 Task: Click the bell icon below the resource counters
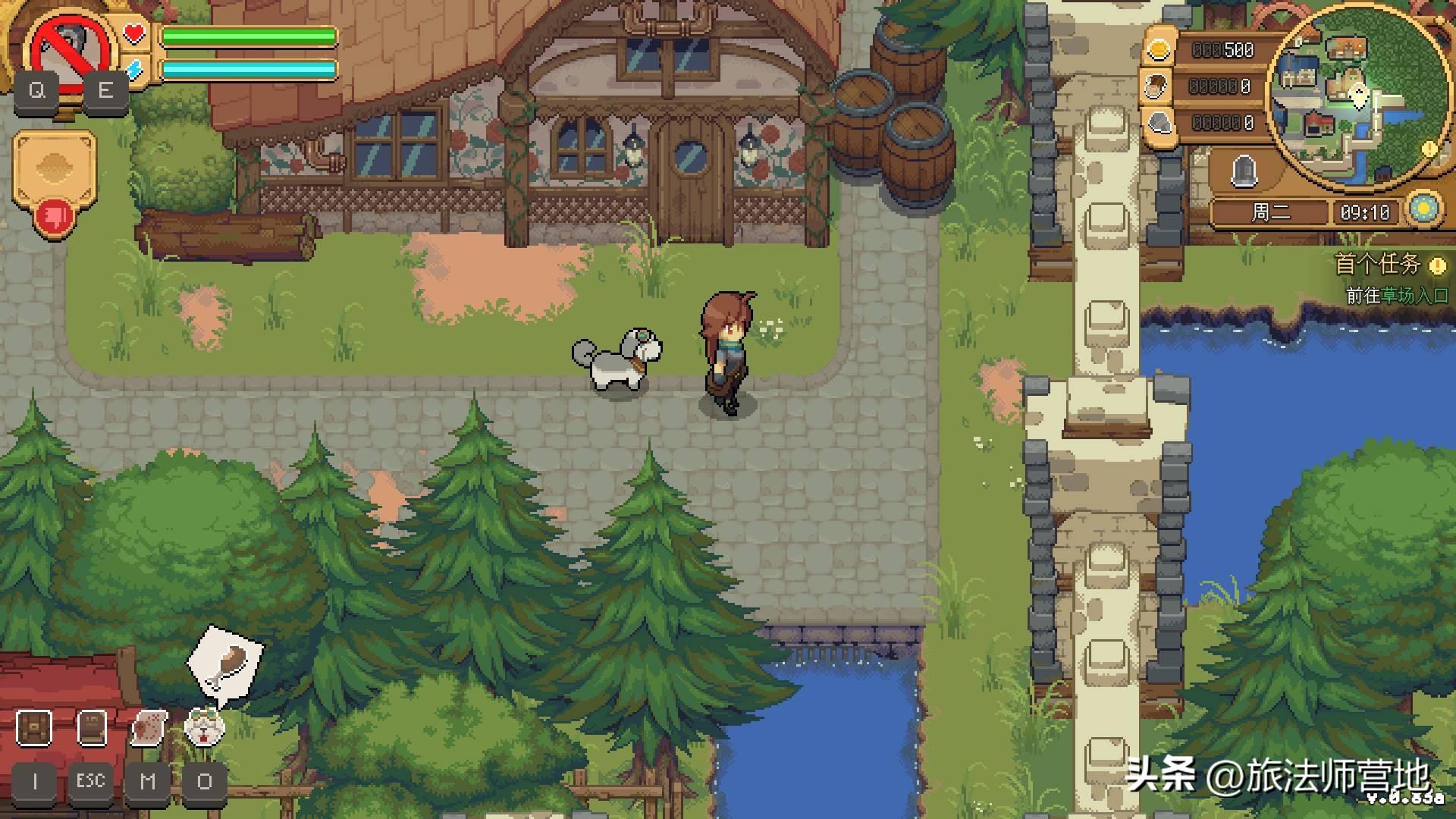point(1243,171)
